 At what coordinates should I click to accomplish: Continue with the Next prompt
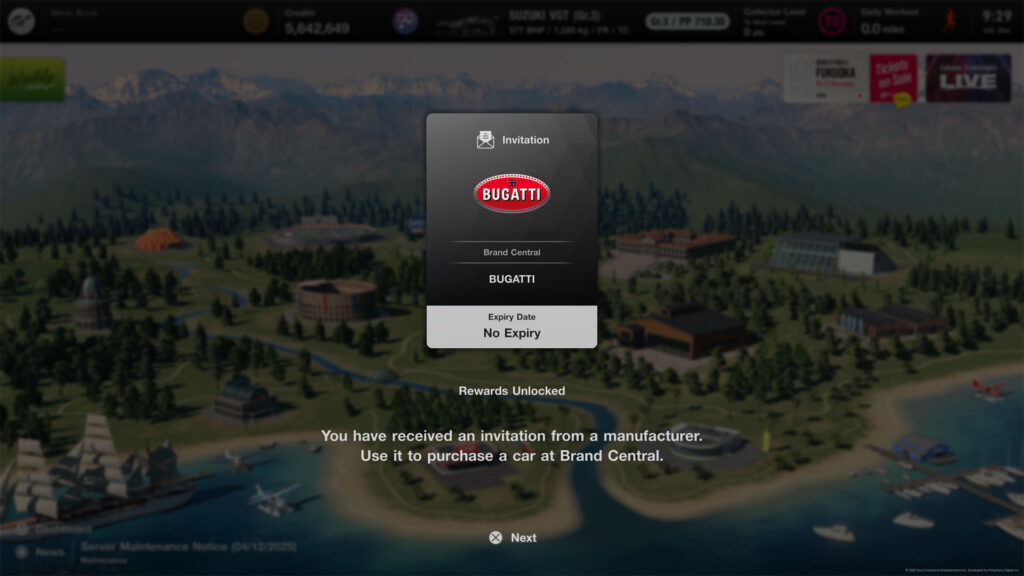(512, 538)
